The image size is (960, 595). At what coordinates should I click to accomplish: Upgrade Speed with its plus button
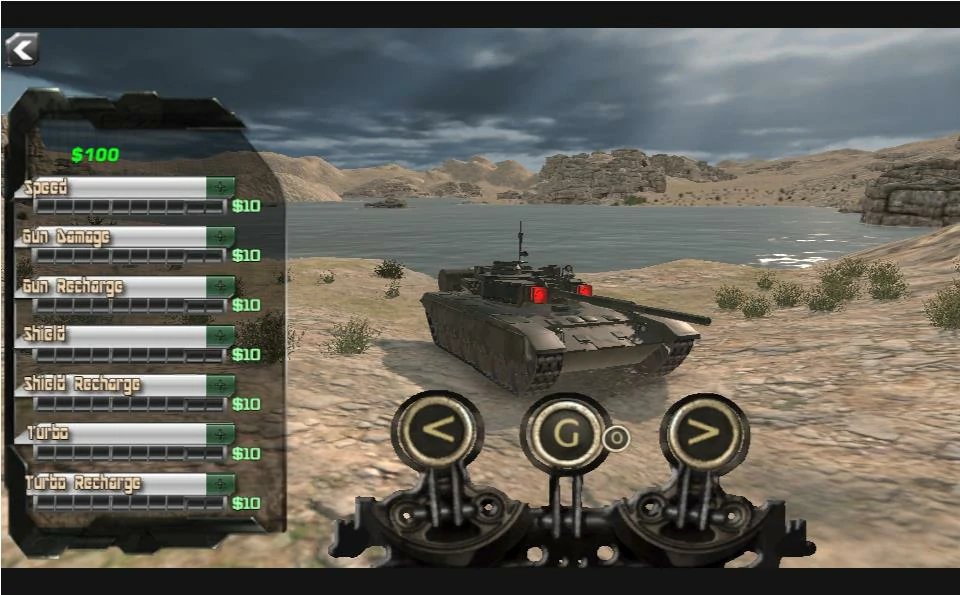[x=220, y=187]
